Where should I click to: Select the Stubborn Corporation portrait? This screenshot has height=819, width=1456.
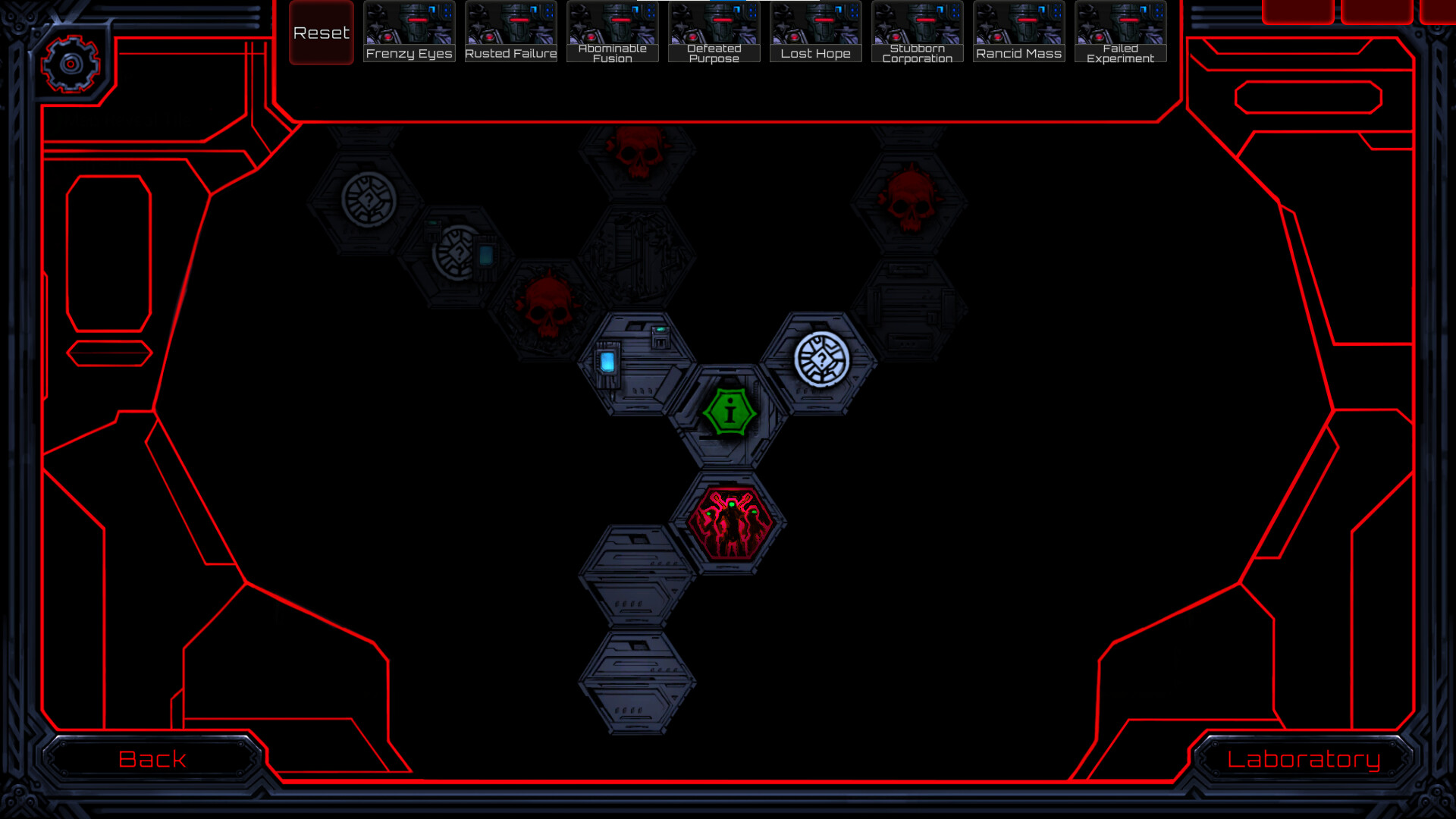[917, 30]
